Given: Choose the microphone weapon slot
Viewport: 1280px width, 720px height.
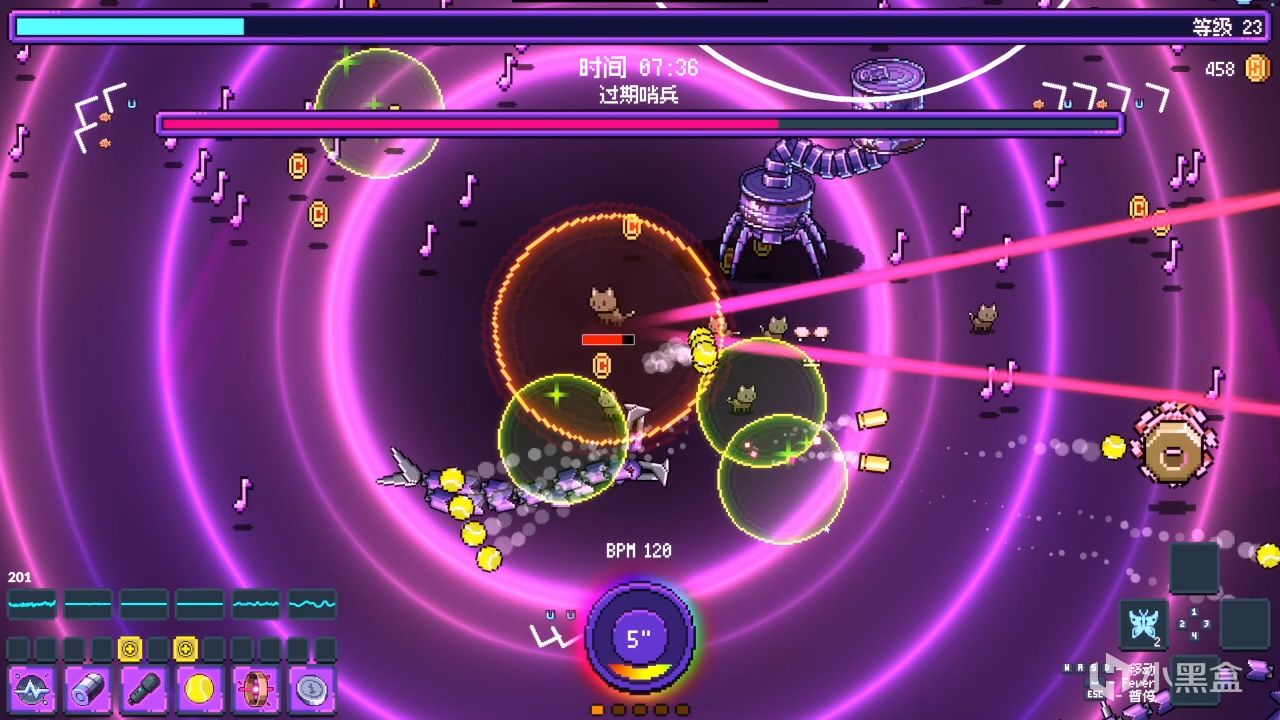Looking at the screenshot, I should (x=144, y=690).
